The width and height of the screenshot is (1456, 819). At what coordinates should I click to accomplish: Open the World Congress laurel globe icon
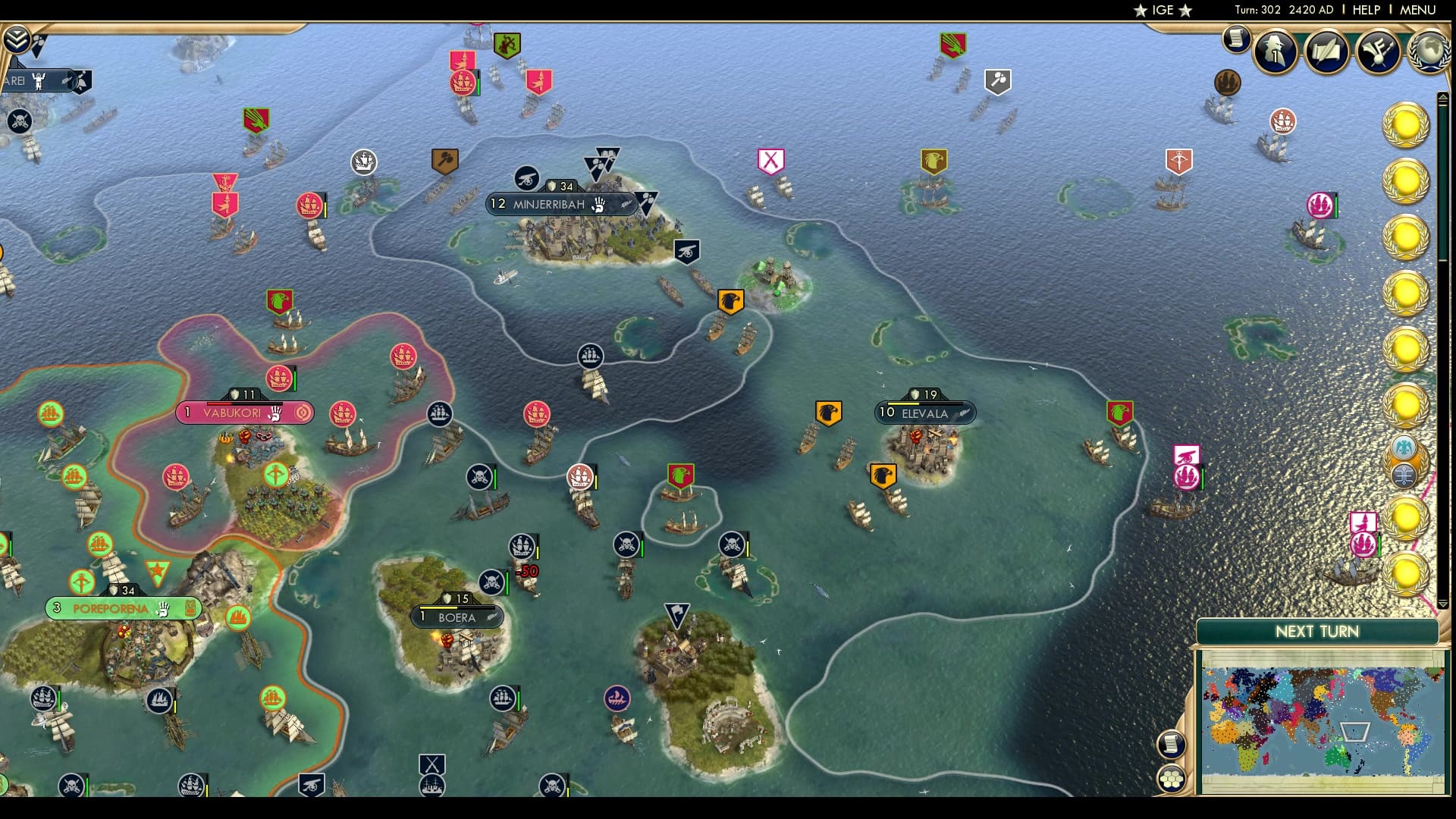tap(1430, 50)
